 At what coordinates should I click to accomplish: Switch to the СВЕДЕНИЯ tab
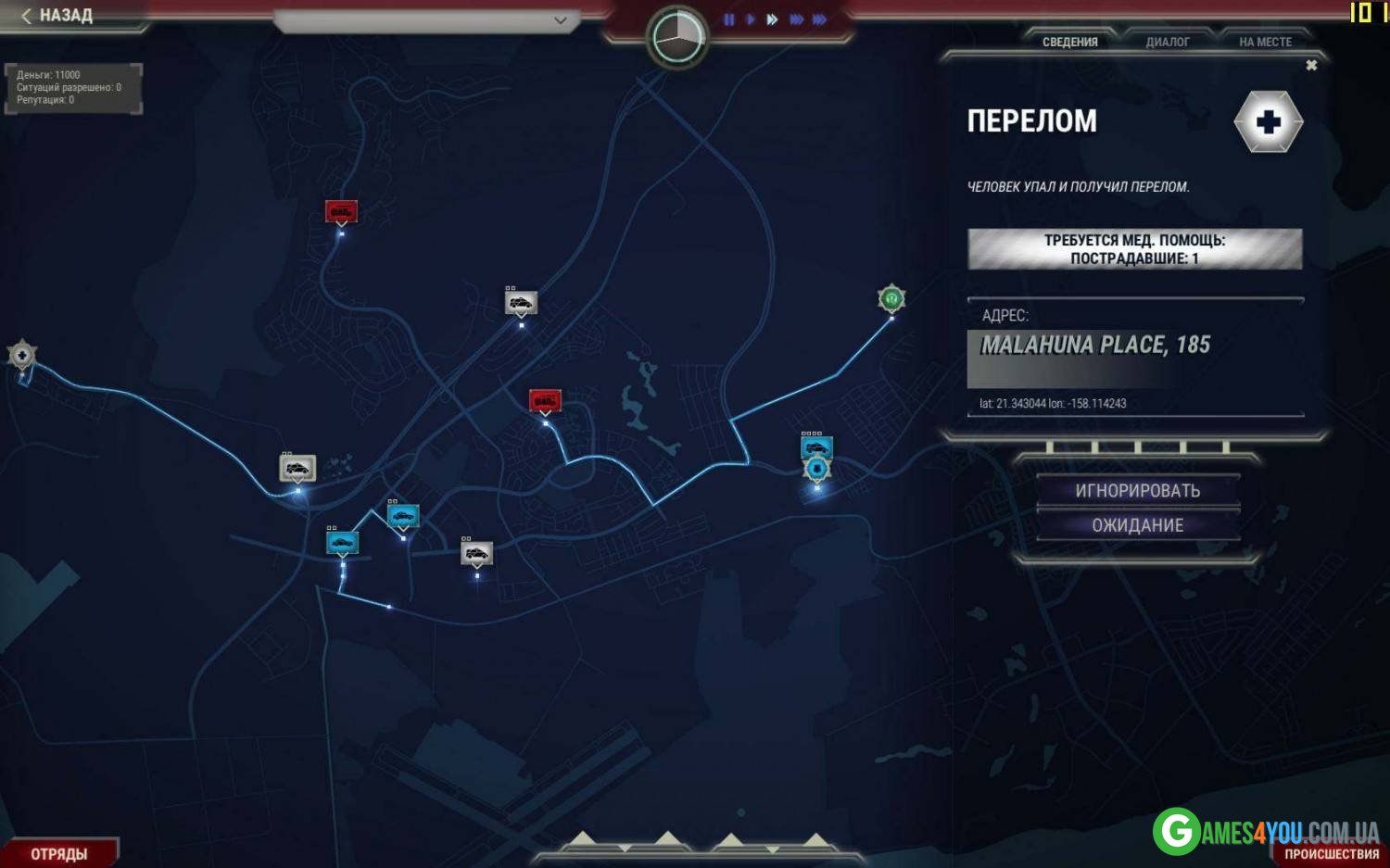[1069, 42]
